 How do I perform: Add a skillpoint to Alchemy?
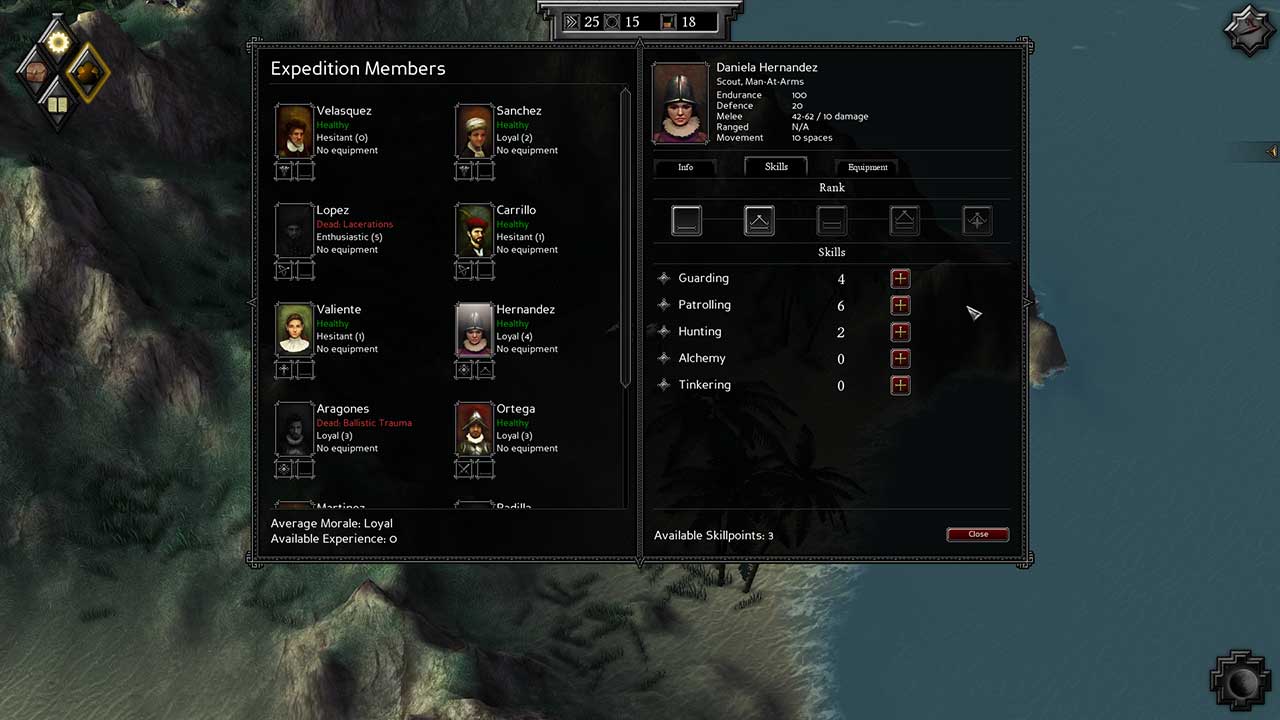coord(900,358)
